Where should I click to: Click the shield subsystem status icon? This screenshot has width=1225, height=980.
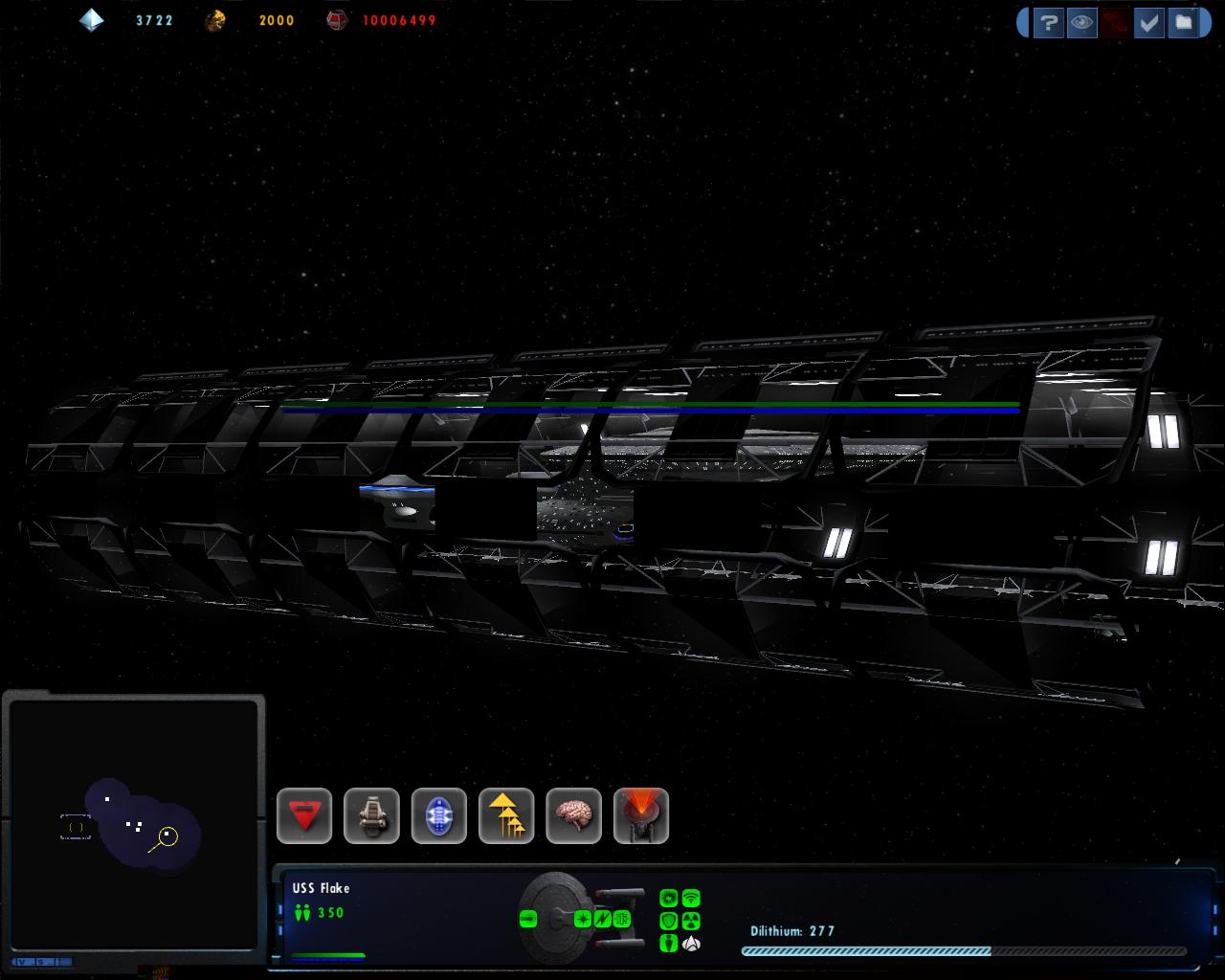point(669,921)
